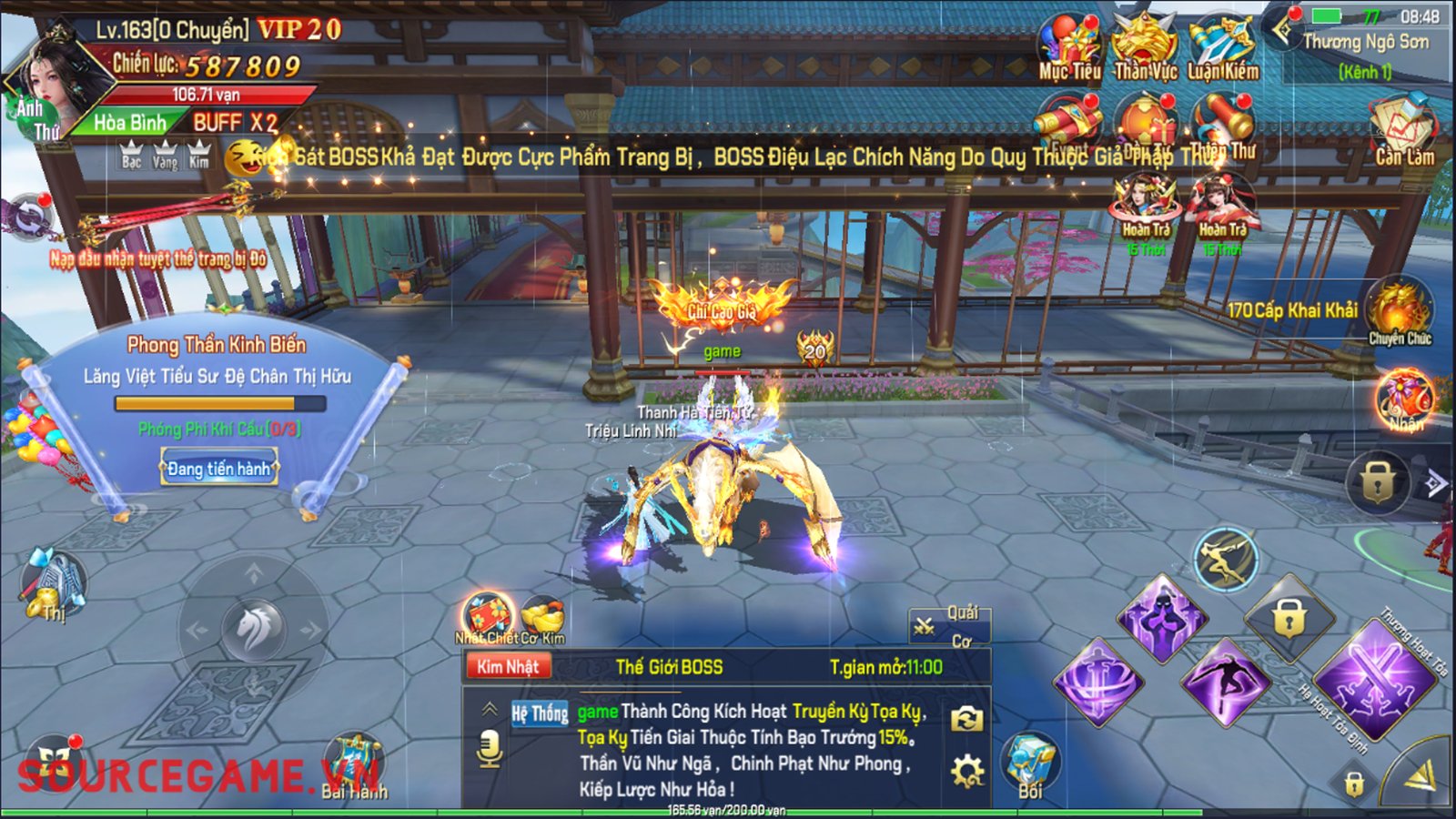This screenshot has width=1456, height=819.
Task: Open the character portrait profile
Action: coord(56,80)
